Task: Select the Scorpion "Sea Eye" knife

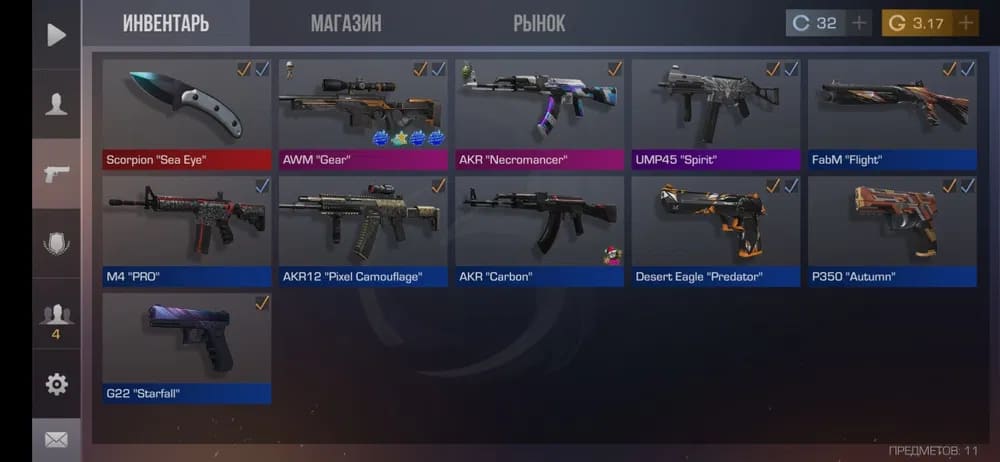Action: [x=187, y=113]
